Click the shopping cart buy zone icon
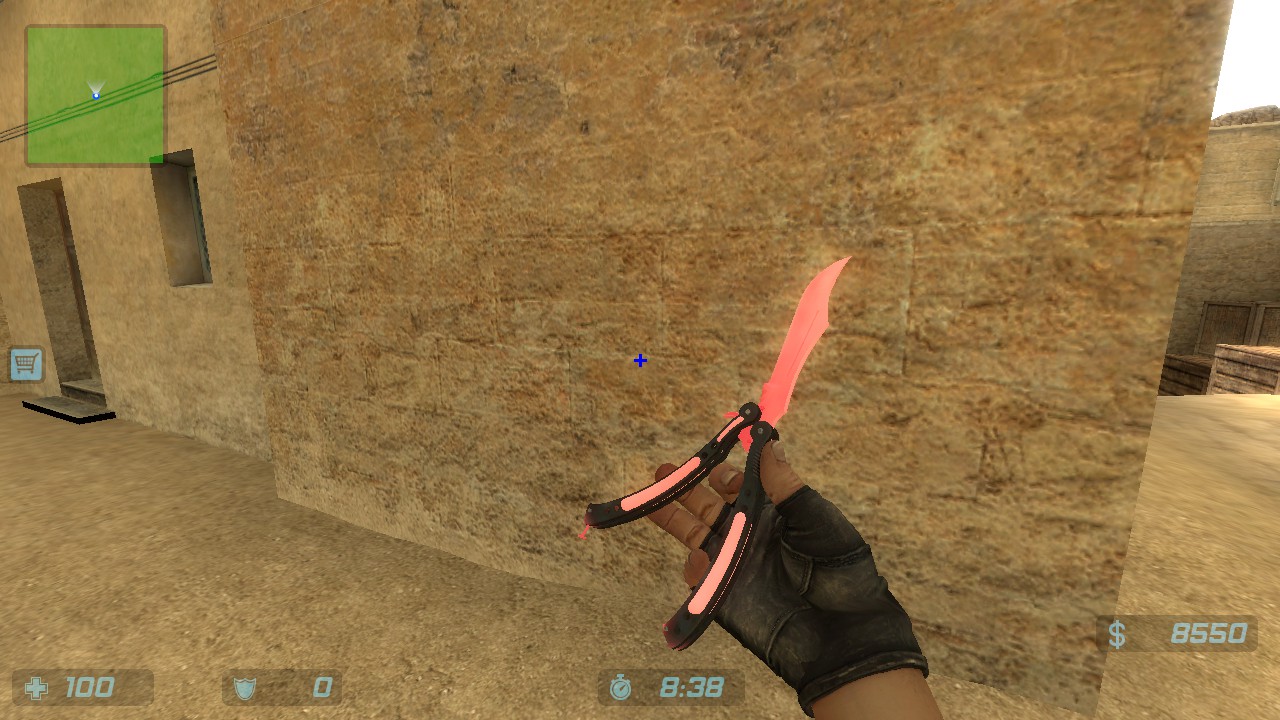The width and height of the screenshot is (1280, 720). point(24,365)
